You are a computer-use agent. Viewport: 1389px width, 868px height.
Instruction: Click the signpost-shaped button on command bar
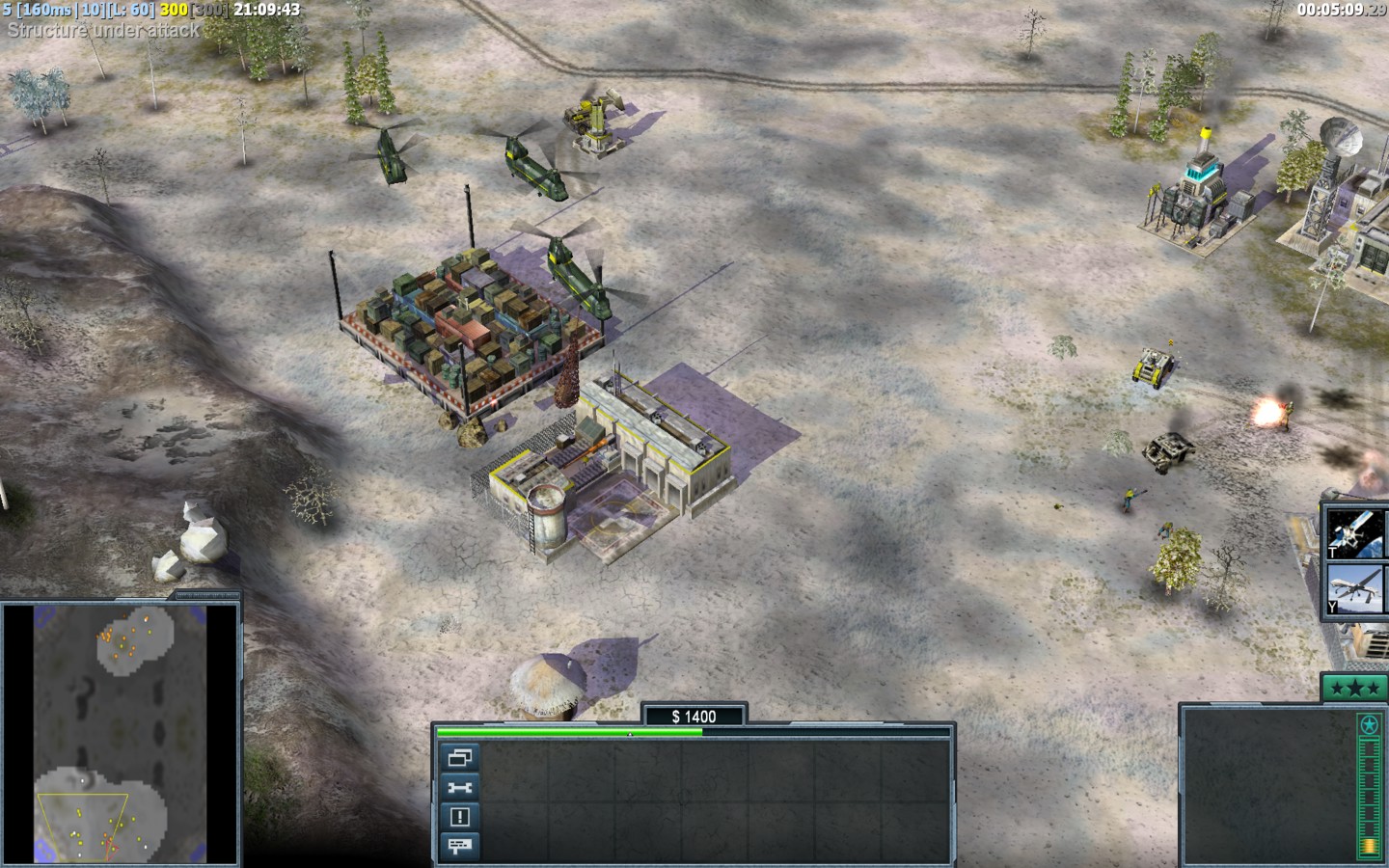click(x=459, y=846)
